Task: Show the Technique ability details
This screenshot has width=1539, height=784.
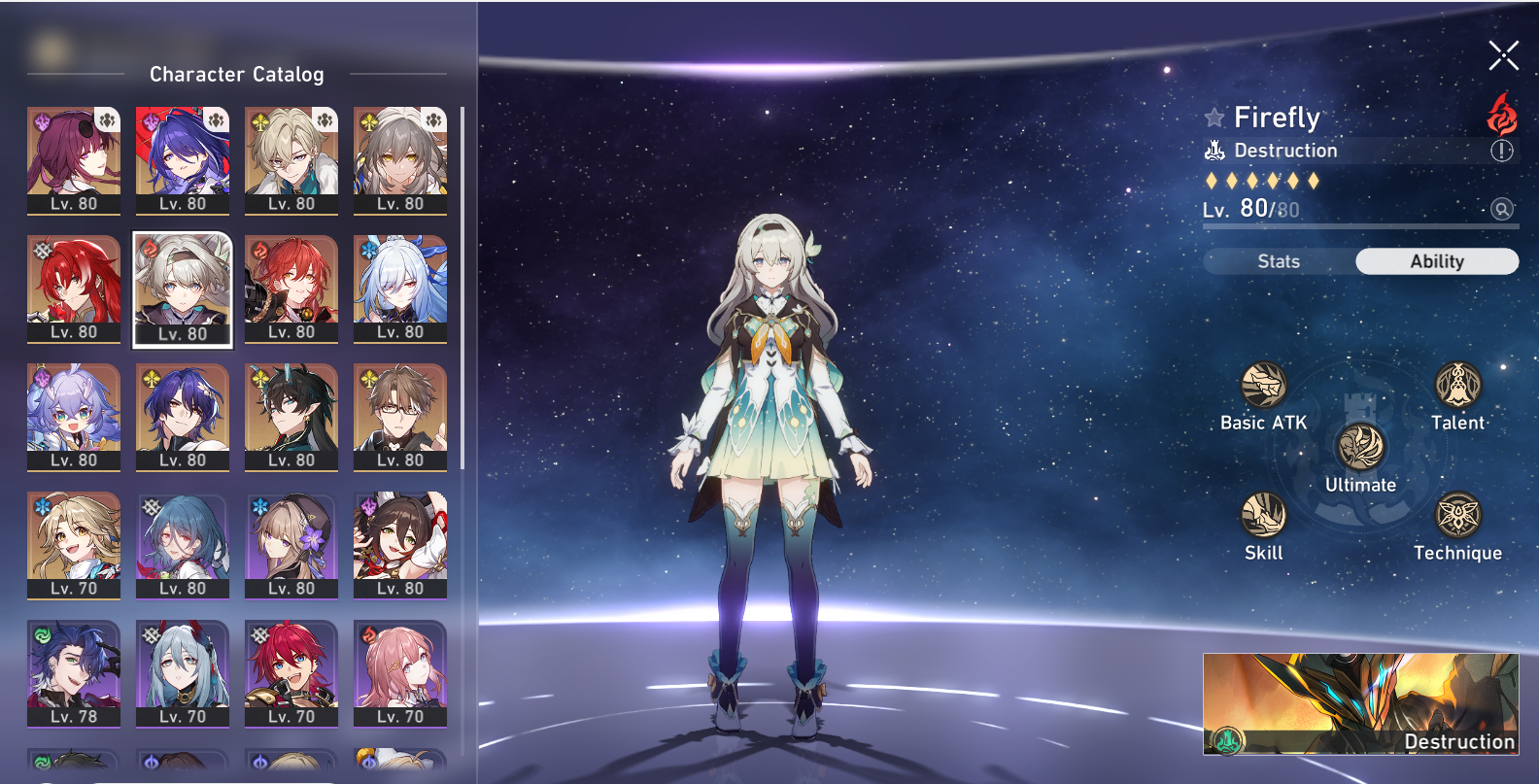Action: pyautogui.click(x=1457, y=515)
